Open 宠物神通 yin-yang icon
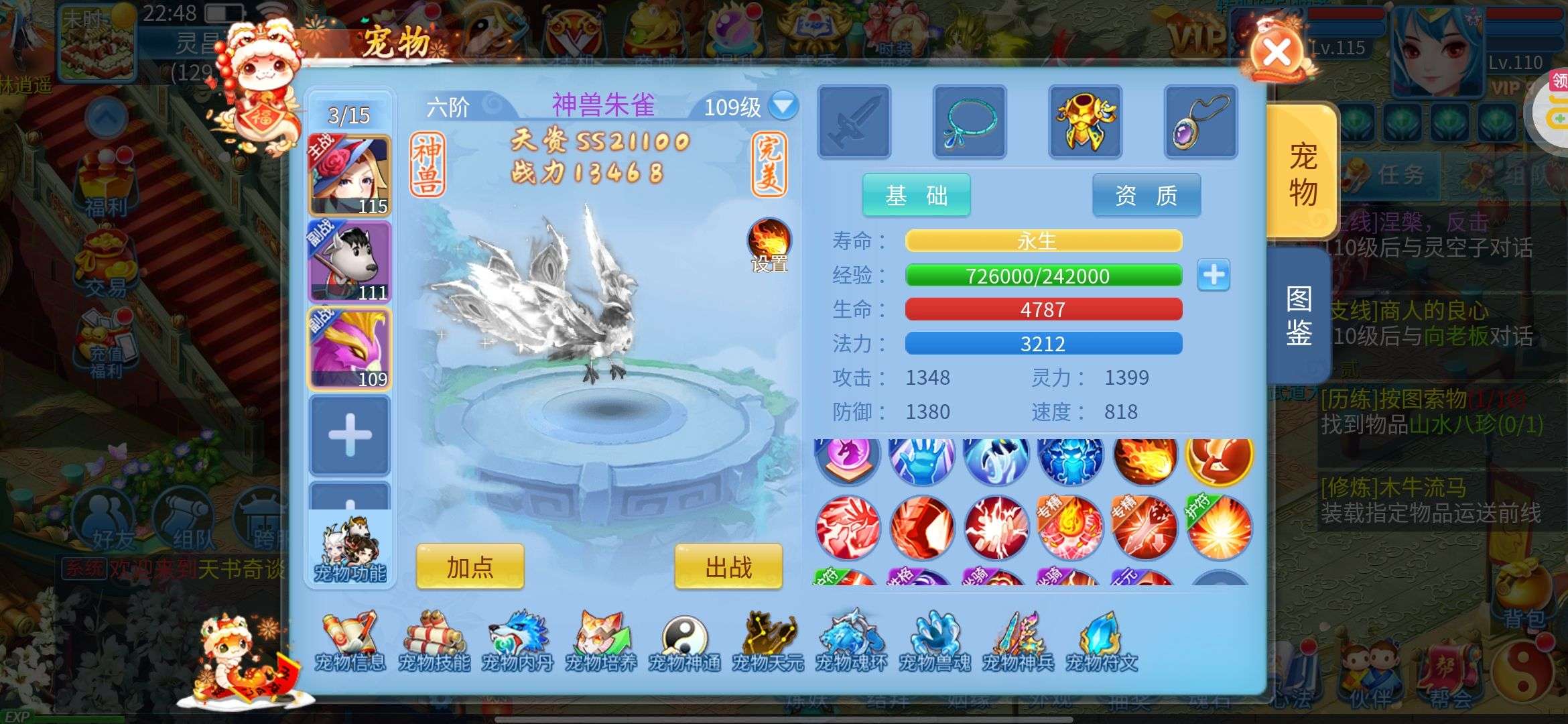This screenshot has width=1568, height=724. tap(684, 641)
